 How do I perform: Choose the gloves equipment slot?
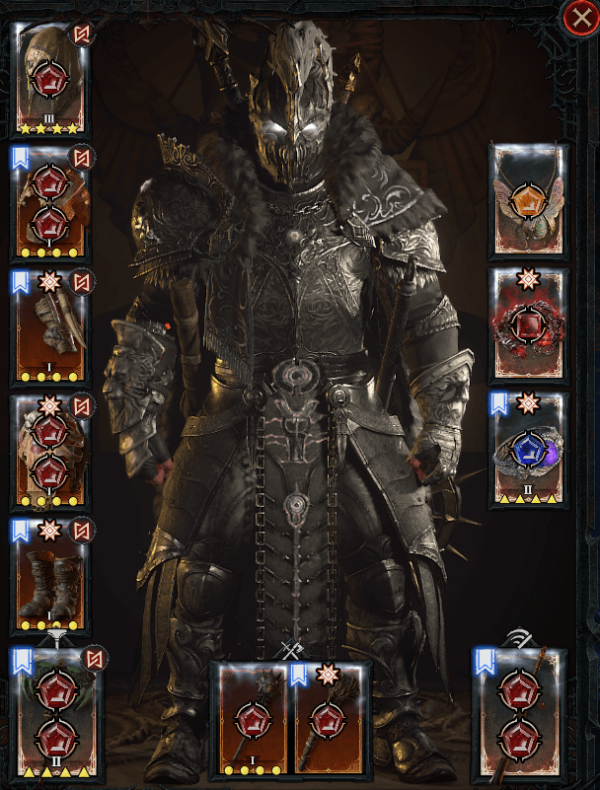[50, 327]
